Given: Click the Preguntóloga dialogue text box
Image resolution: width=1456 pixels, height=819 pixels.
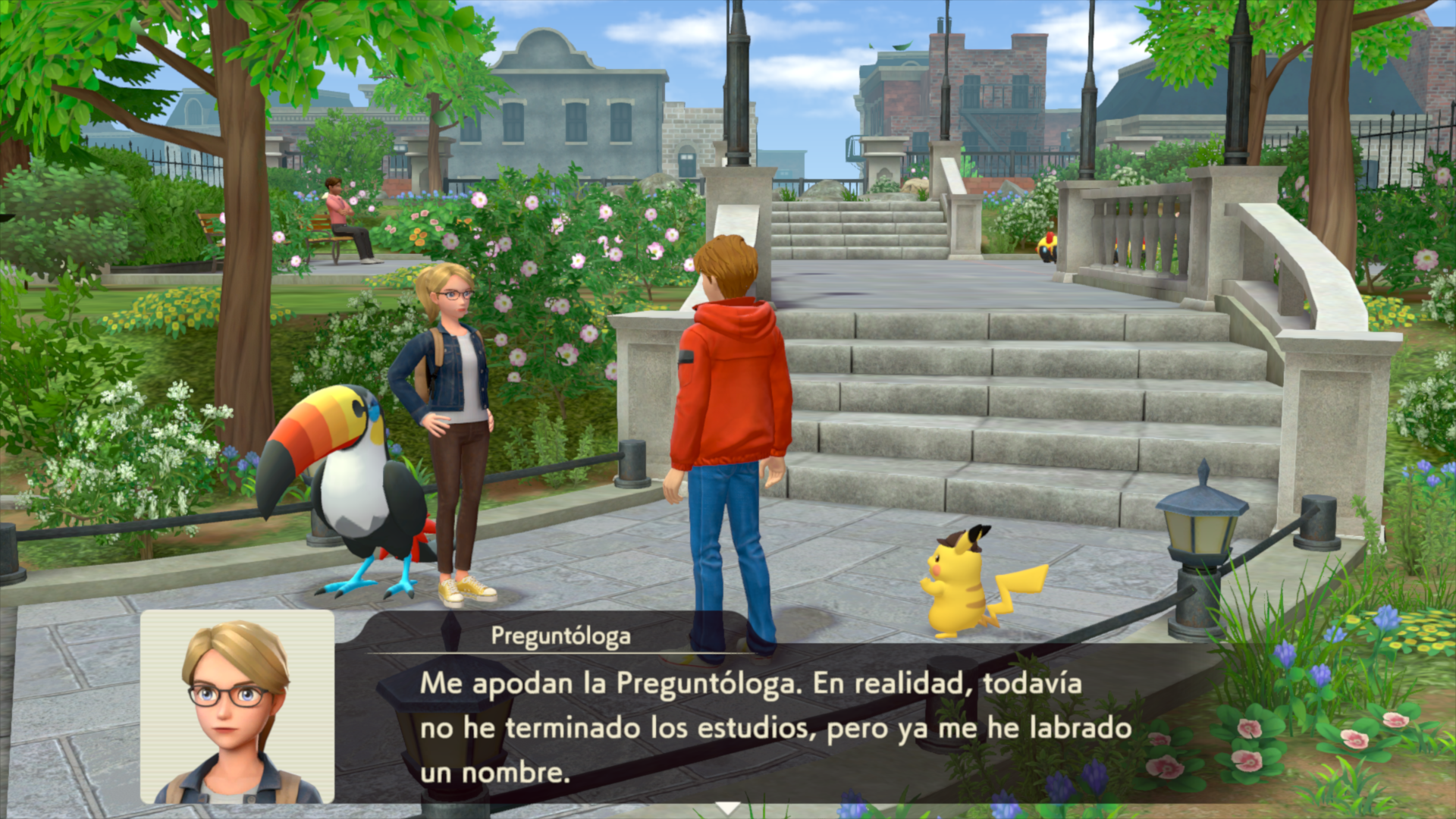Looking at the screenshot, I should pyautogui.click(x=773, y=726).
